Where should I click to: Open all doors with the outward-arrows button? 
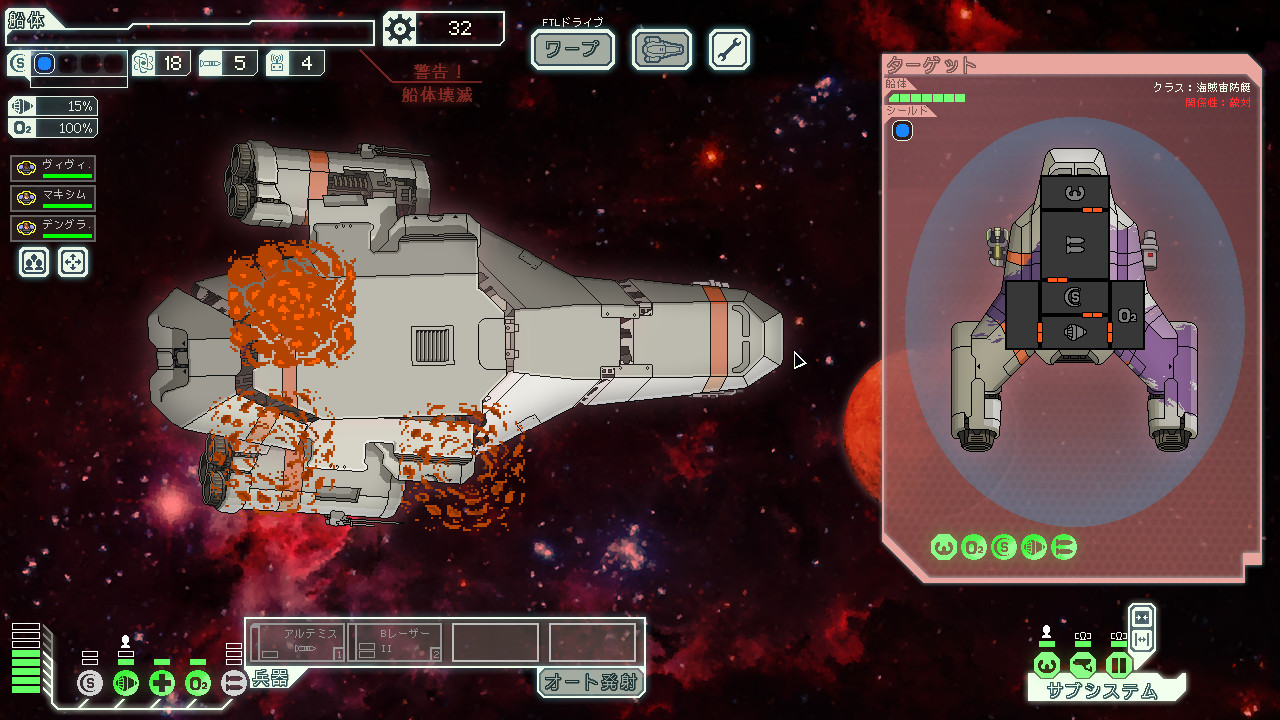(1142, 639)
